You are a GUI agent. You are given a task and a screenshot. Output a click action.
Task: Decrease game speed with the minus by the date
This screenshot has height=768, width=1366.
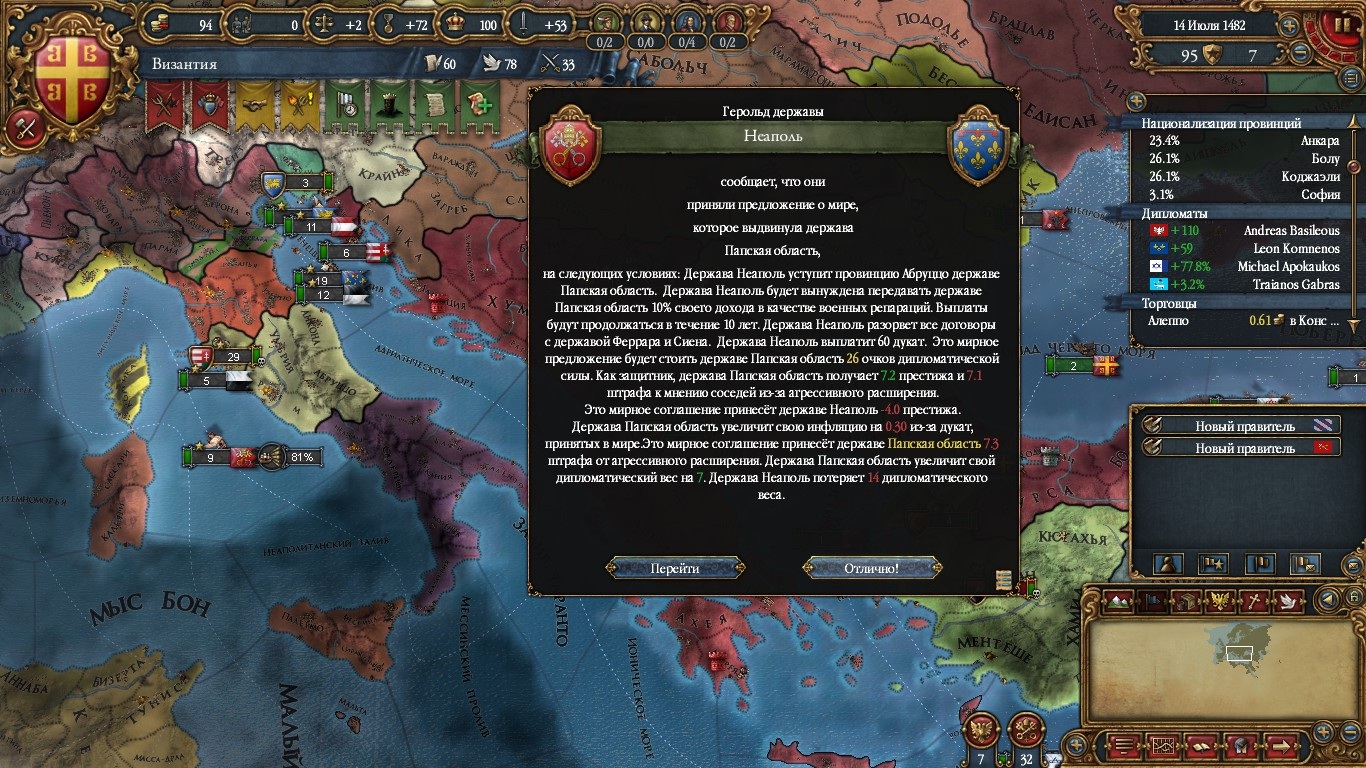click(1300, 54)
